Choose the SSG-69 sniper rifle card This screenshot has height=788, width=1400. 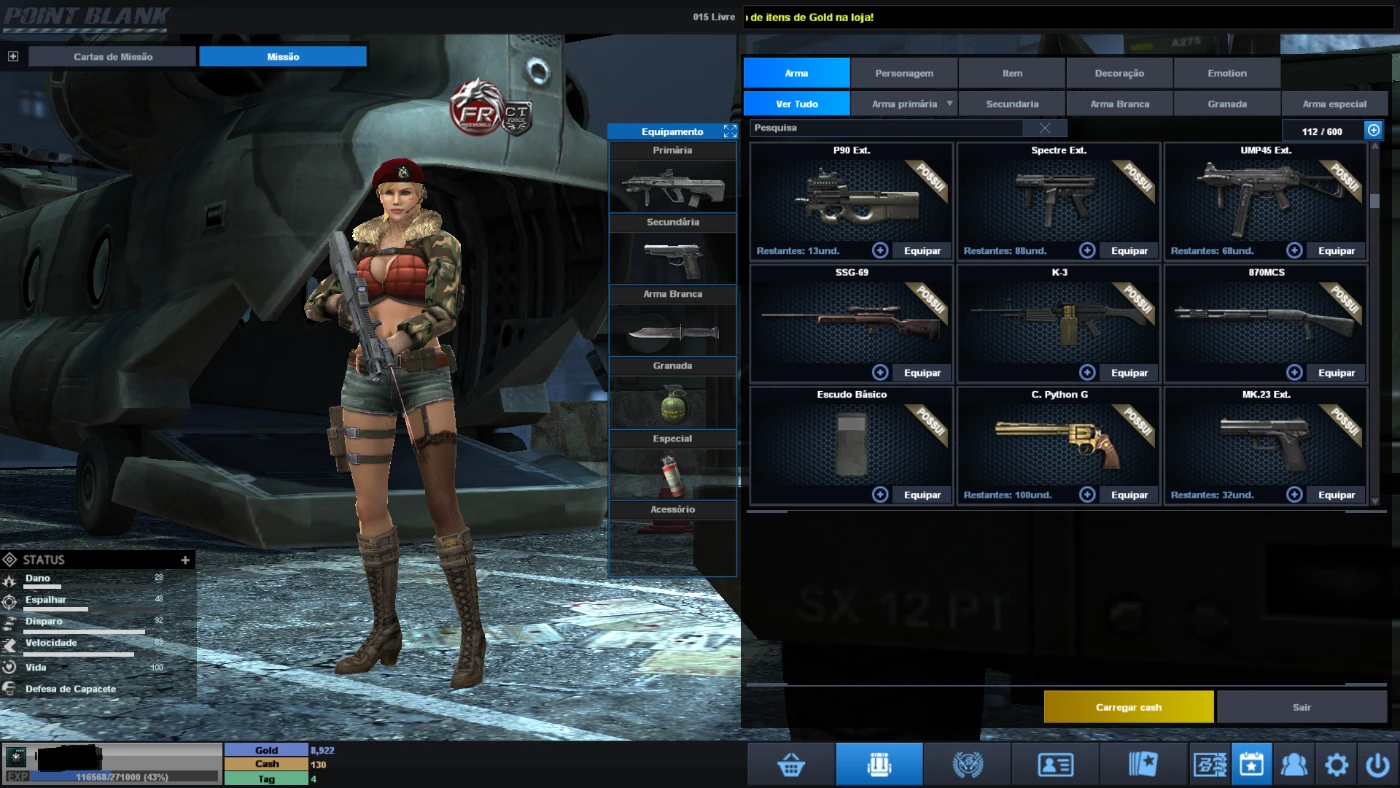(850, 322)
